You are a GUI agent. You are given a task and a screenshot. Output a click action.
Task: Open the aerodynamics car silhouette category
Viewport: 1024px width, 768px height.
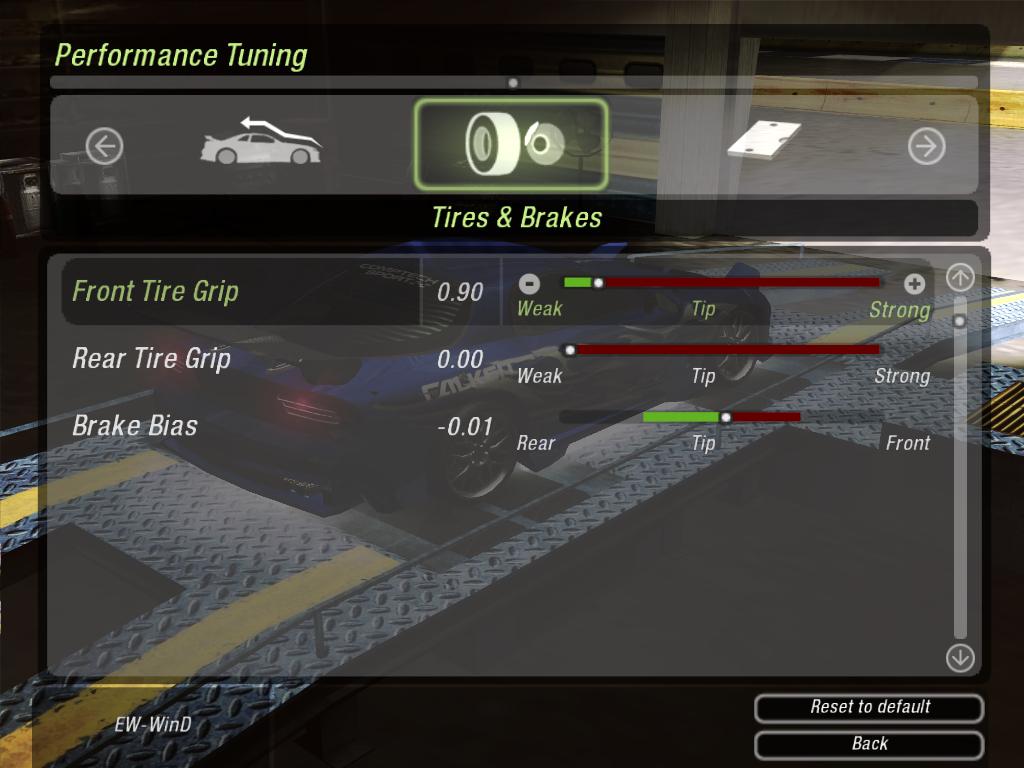pos(261,143)
